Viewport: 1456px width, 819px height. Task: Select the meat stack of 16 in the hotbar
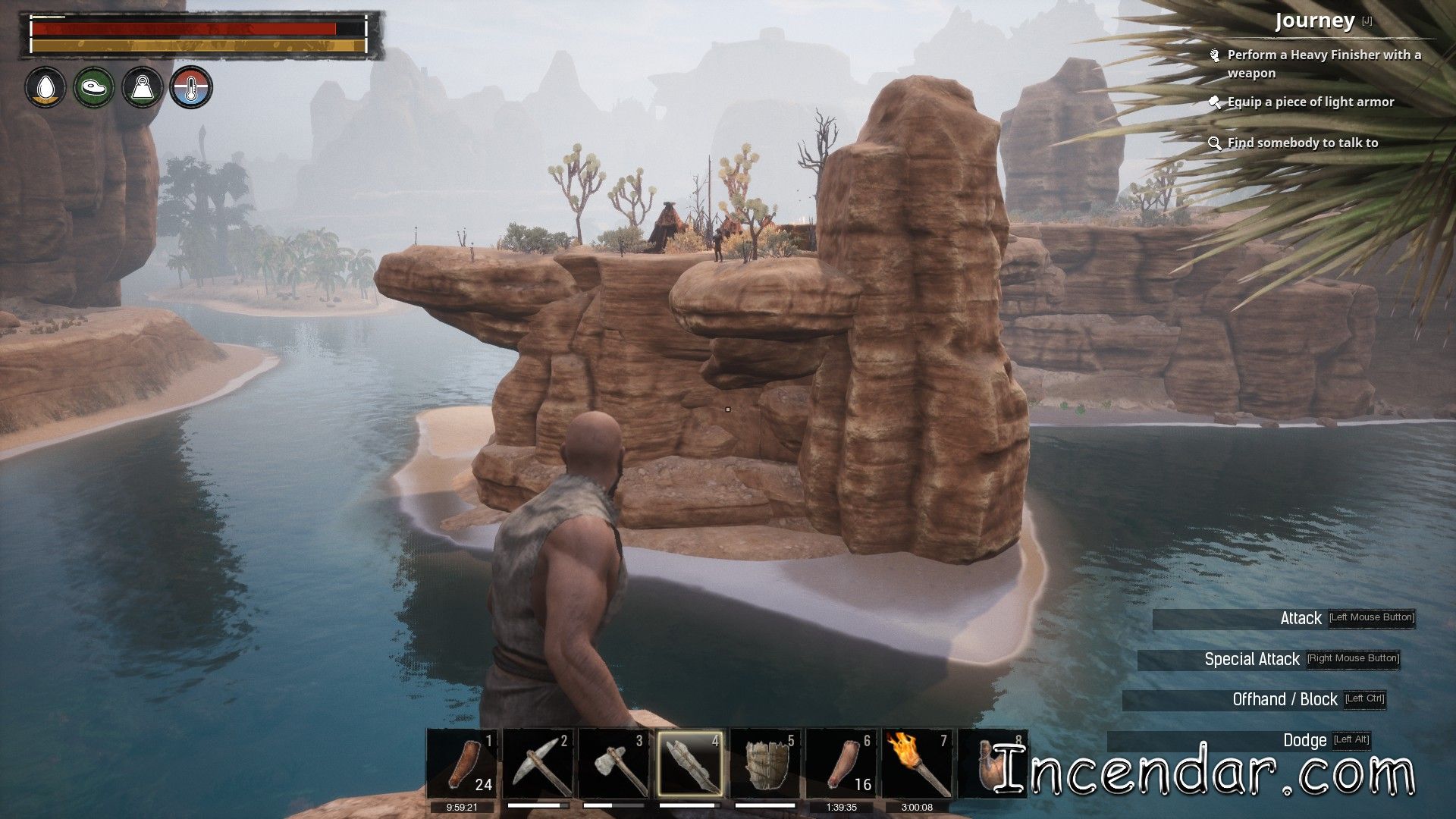point(843,763)
